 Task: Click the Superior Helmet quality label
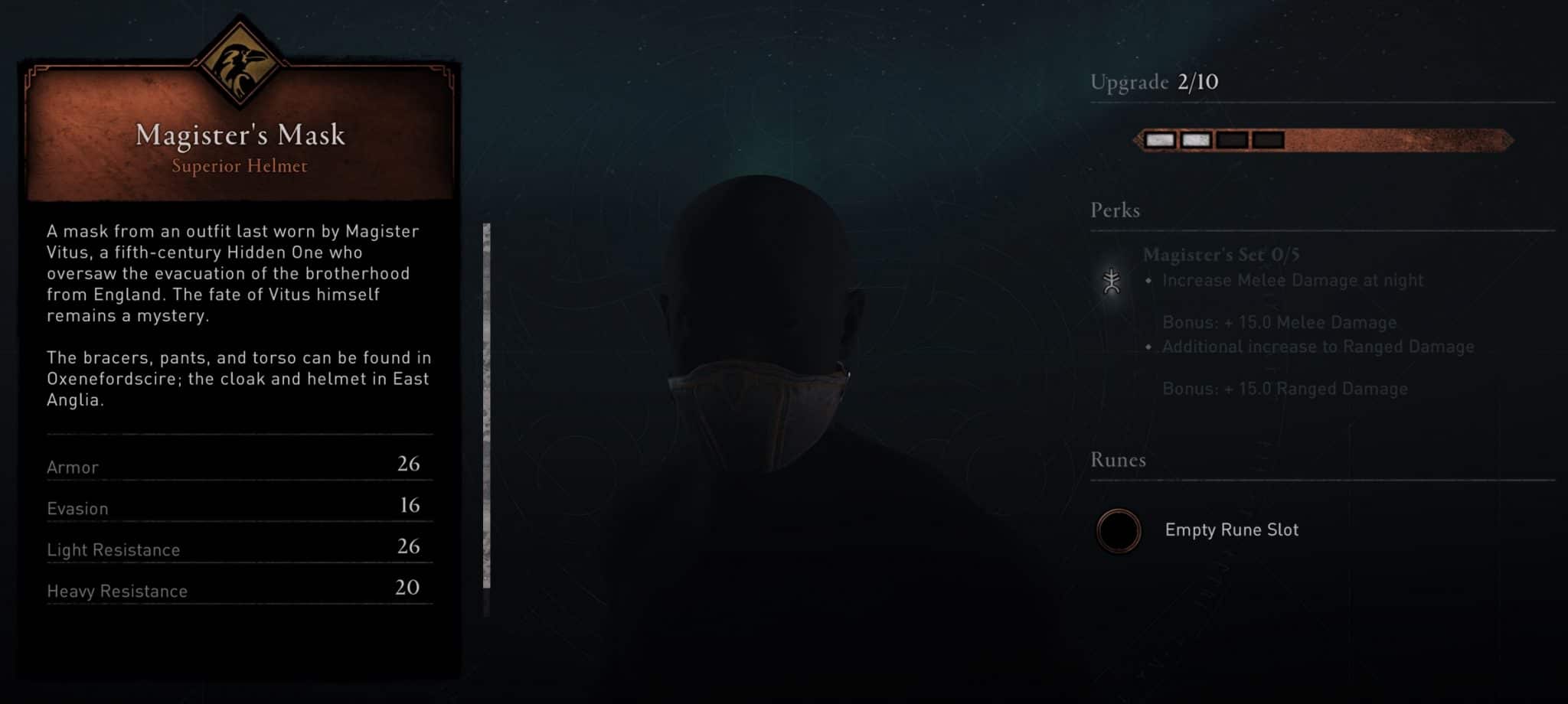(x=240, y=167)
